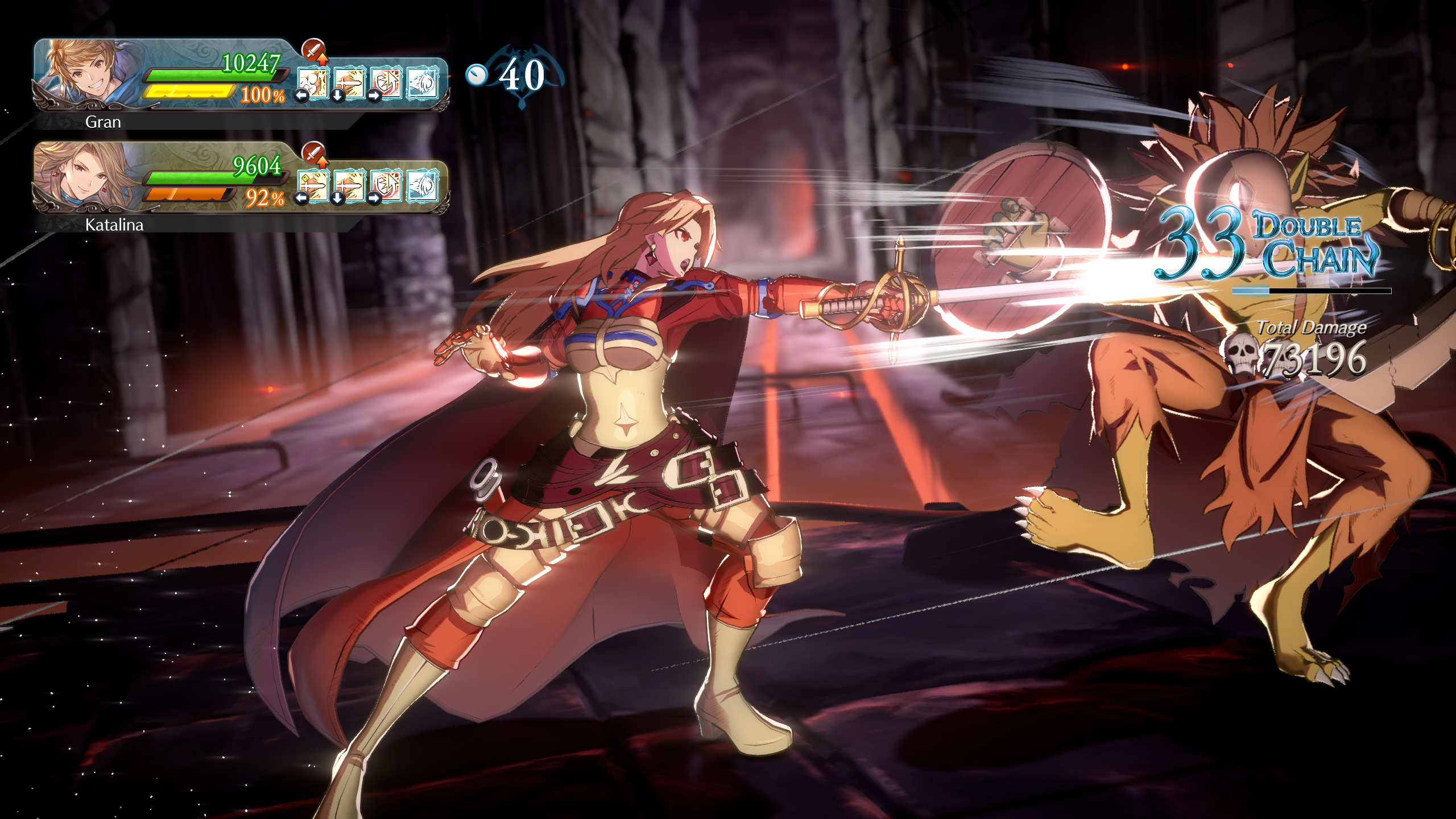Activate Gran's kick skill icon
Viewport: 1456px width, 819px height.
coord(313,84)
